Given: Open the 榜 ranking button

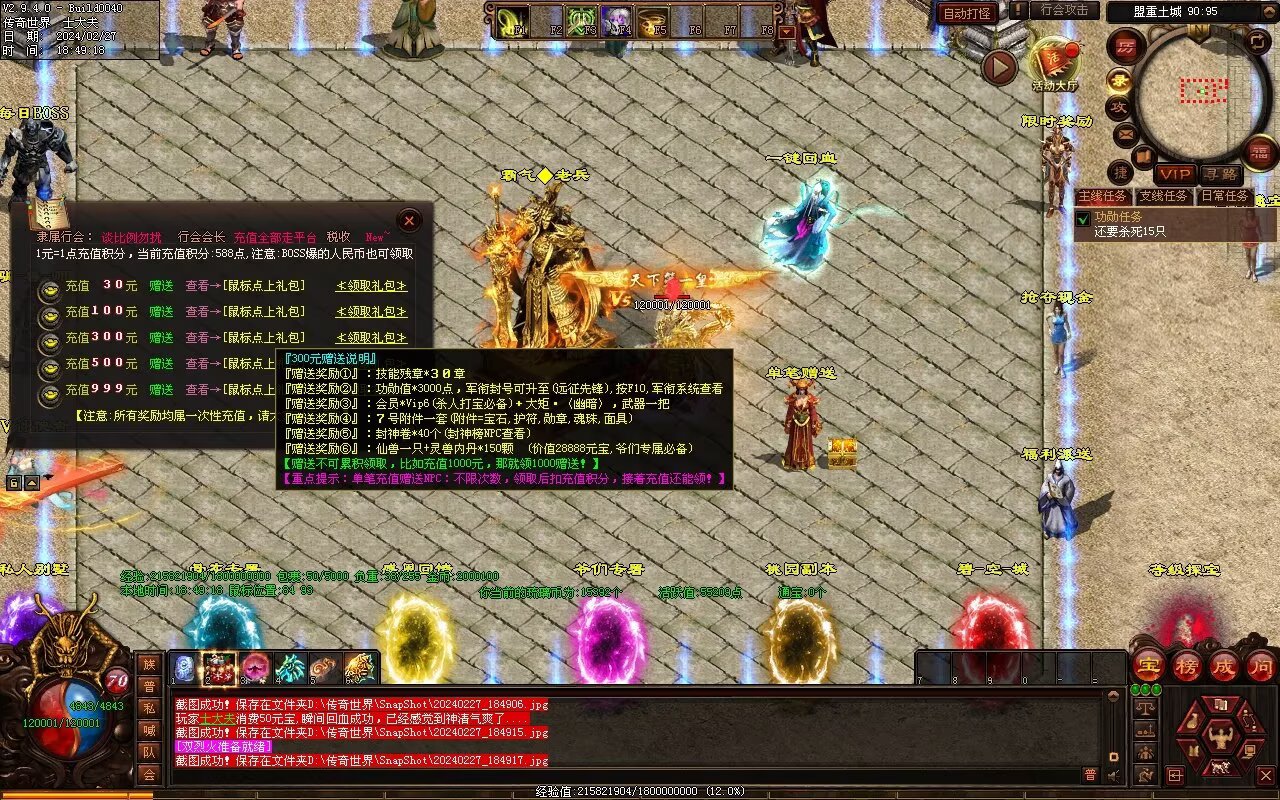Looking at the screenshot, I should coord(1187,666).
